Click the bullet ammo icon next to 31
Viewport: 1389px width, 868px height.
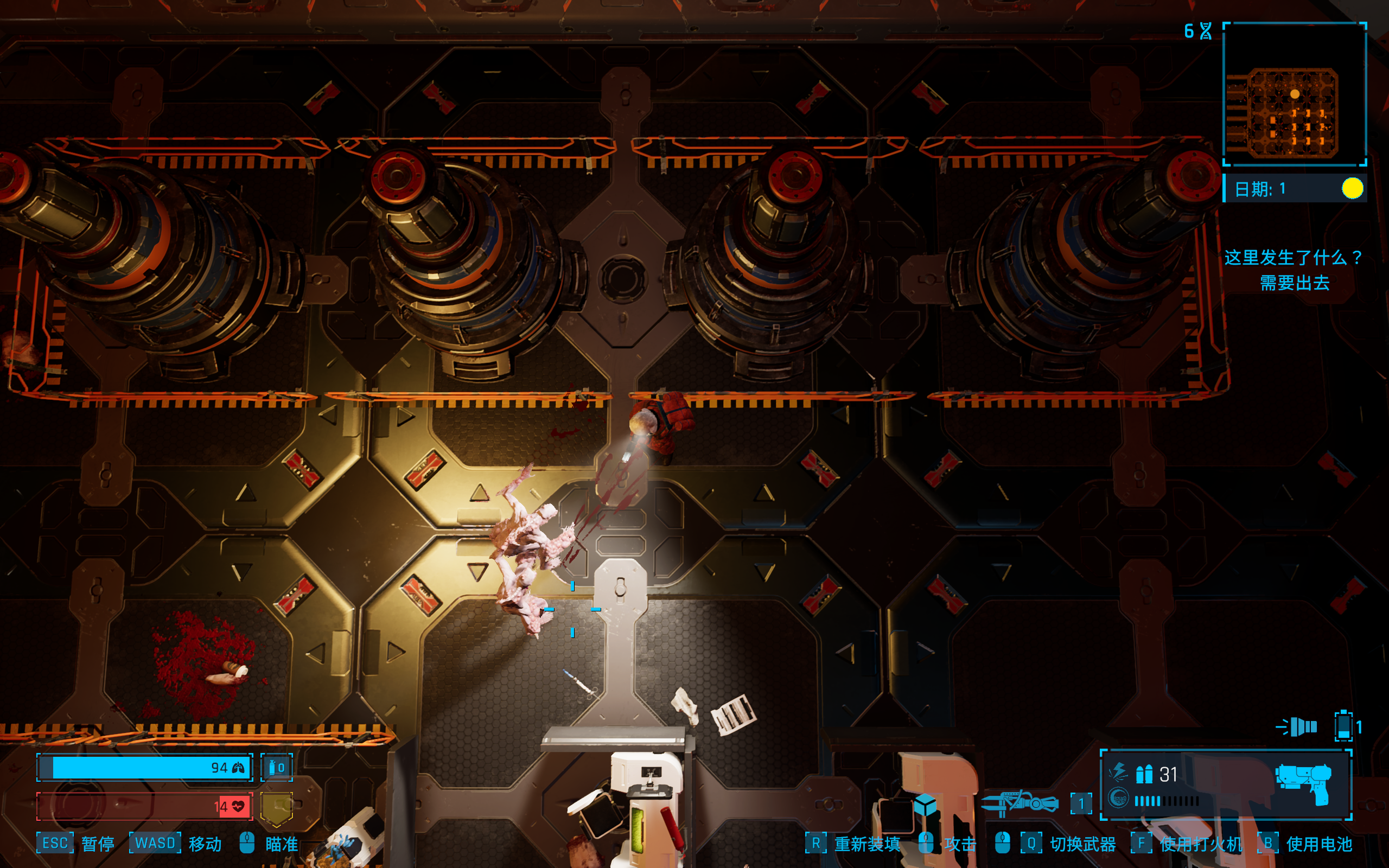coord(1145,775)
